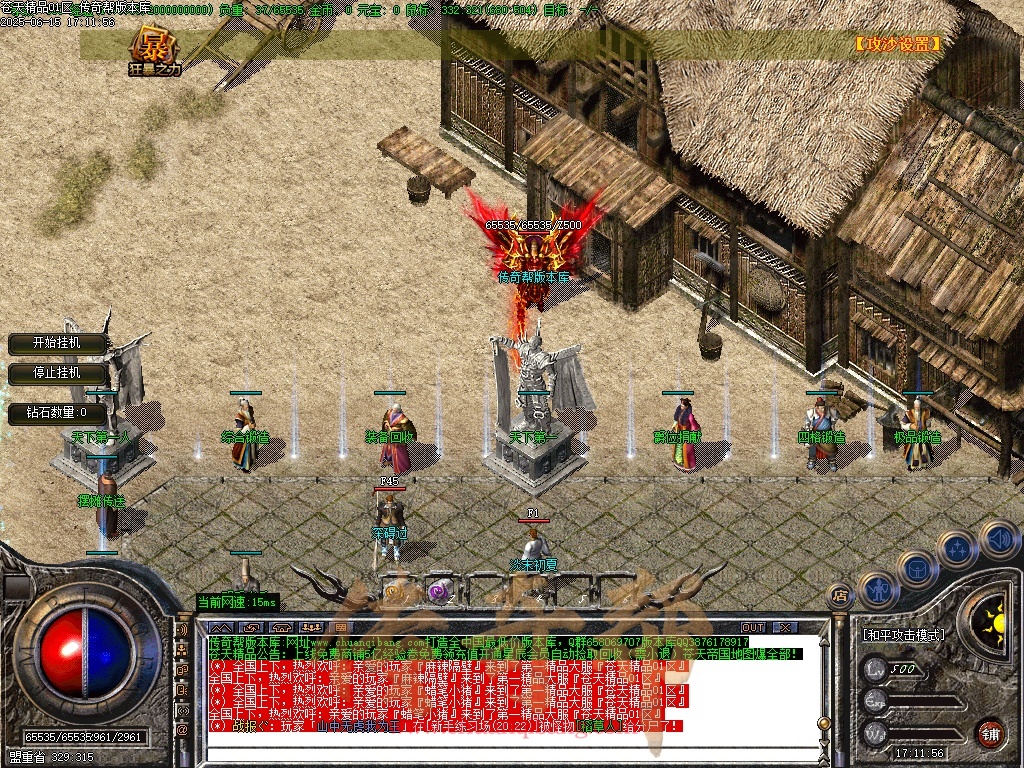Viewport: 1024px width, 768px height.
Task: Open the 狂暴之力 icon
Action: click(x=154, y=51)
